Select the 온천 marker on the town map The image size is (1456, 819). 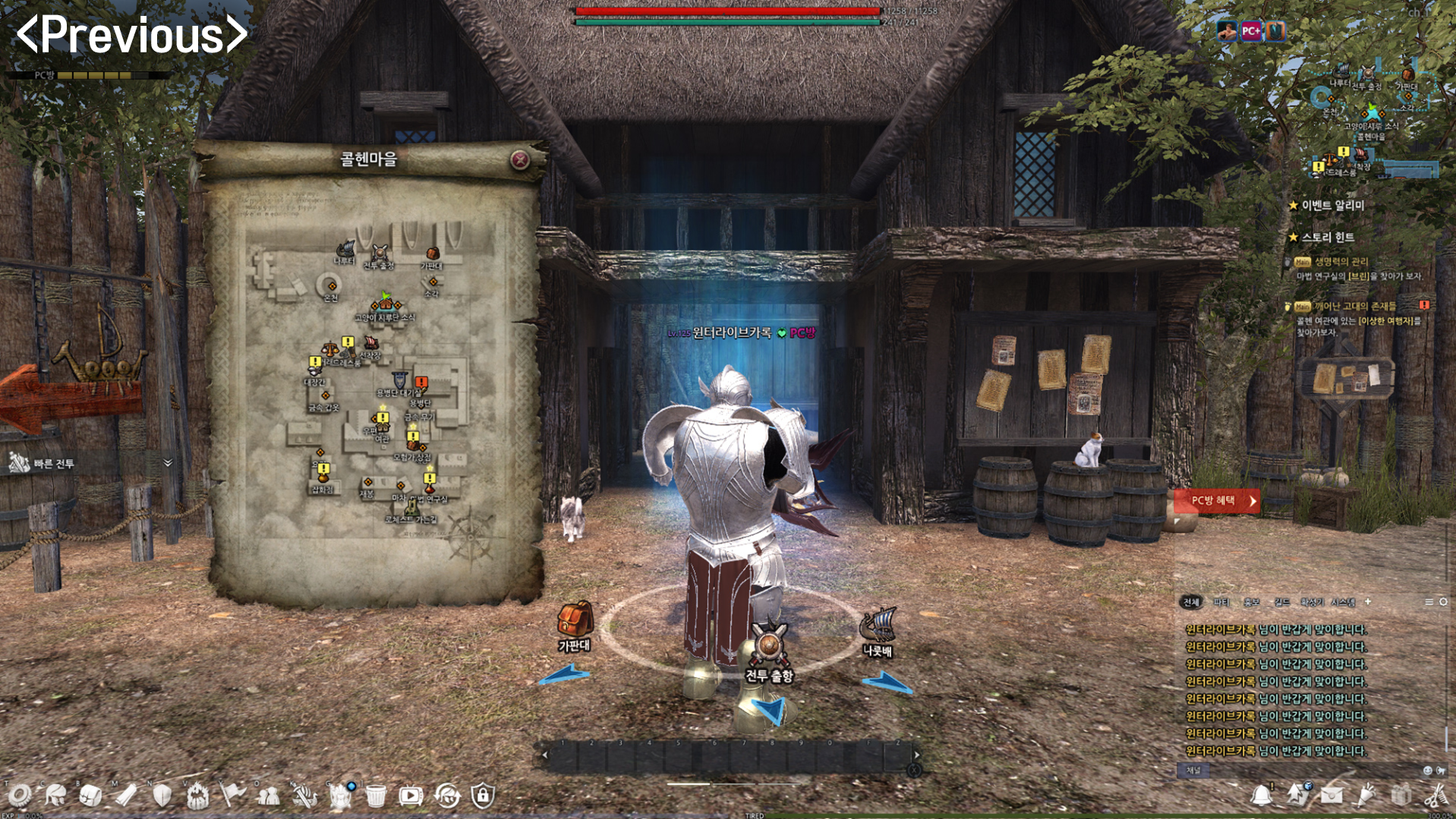(331, 285)
